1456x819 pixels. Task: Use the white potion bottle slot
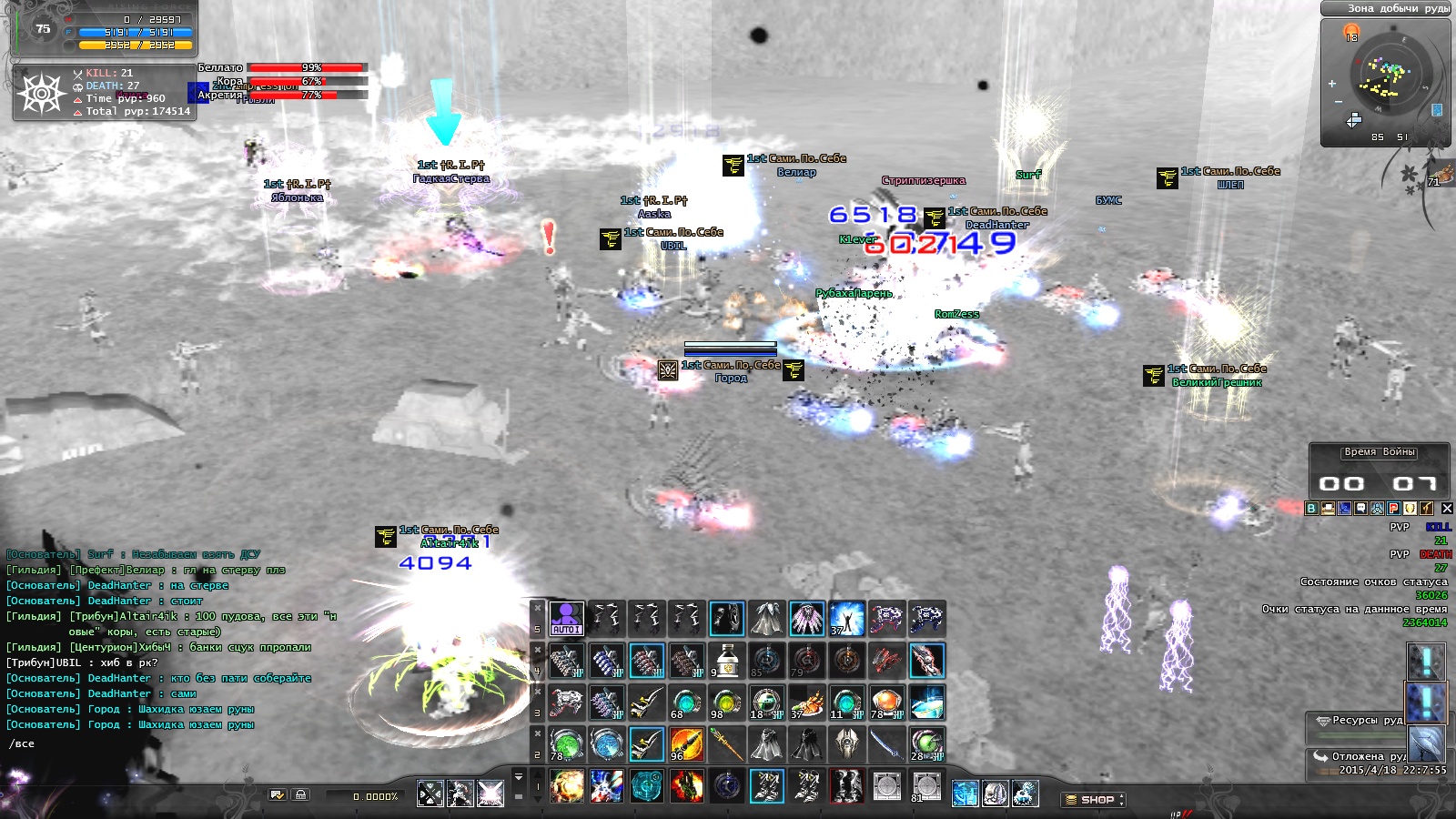(x=726, y=661)
